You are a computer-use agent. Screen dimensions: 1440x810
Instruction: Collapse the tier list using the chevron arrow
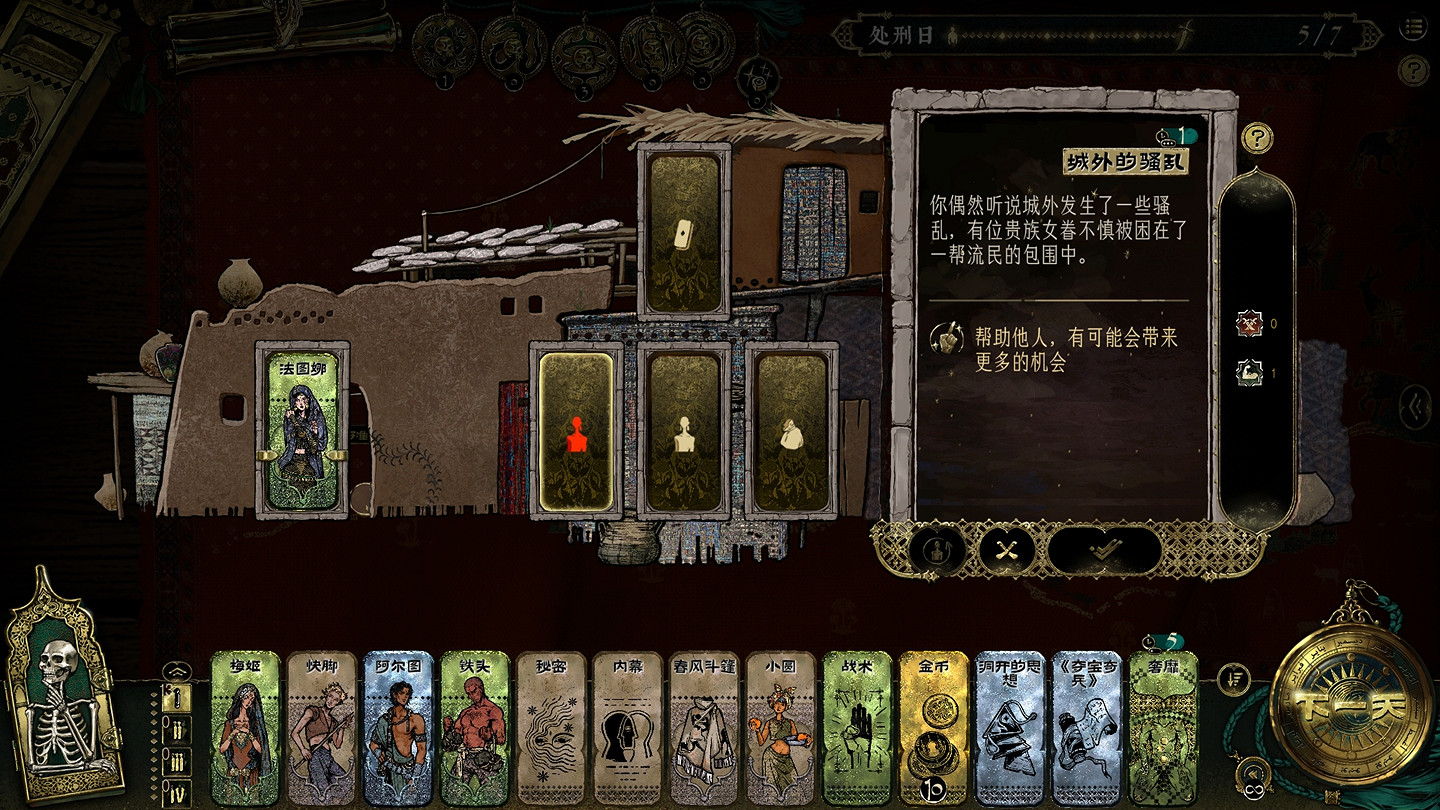pyautogui.click(x=177, y=670)
